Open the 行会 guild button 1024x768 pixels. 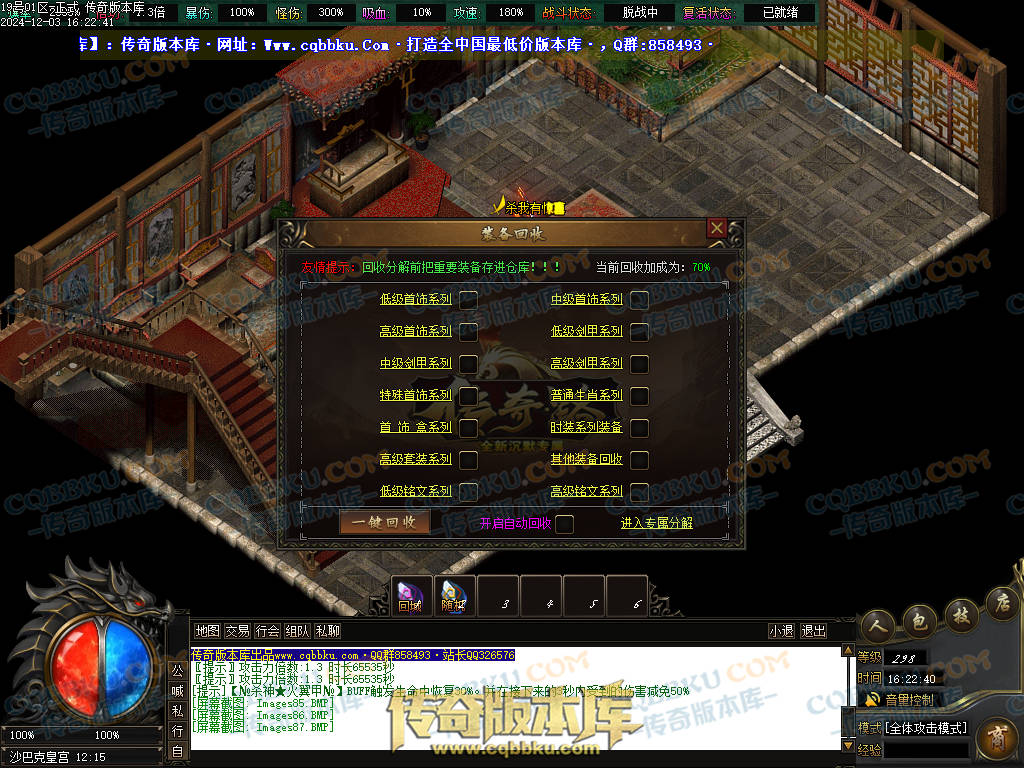(267, 631)
